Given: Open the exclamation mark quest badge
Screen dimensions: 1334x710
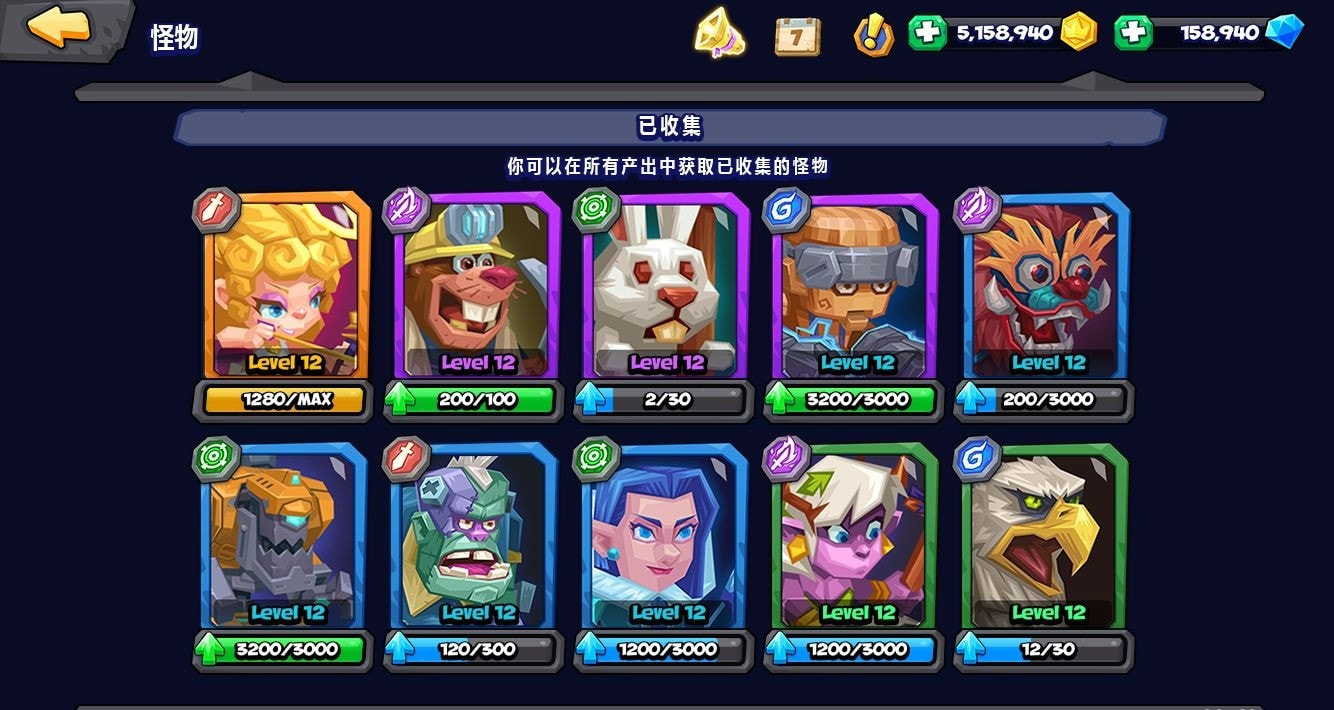Looking at the screenshot, I should (x=873, y=35).
